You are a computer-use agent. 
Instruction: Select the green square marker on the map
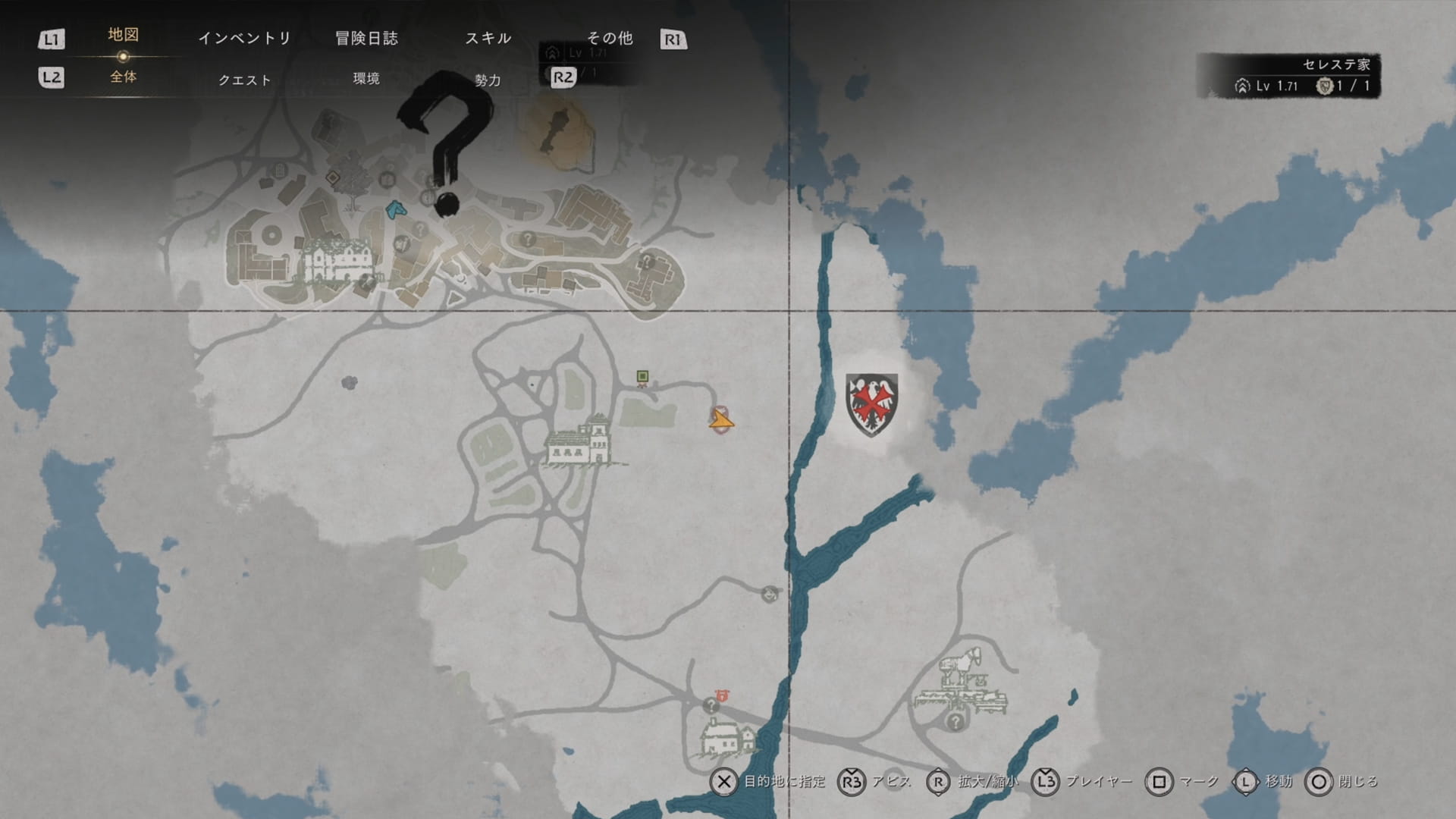click(642, 376)
